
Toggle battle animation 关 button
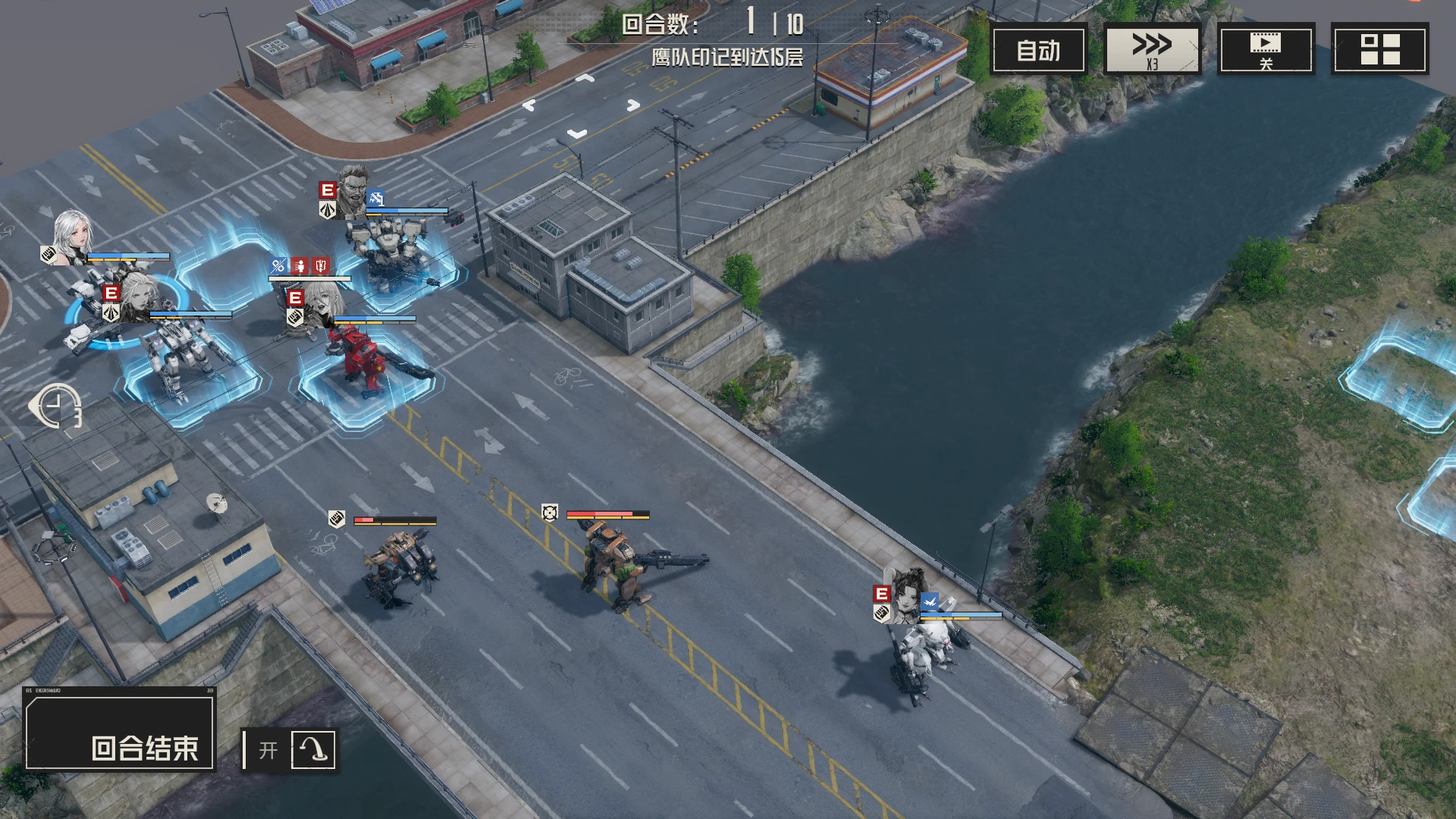tap(1266, 50)
